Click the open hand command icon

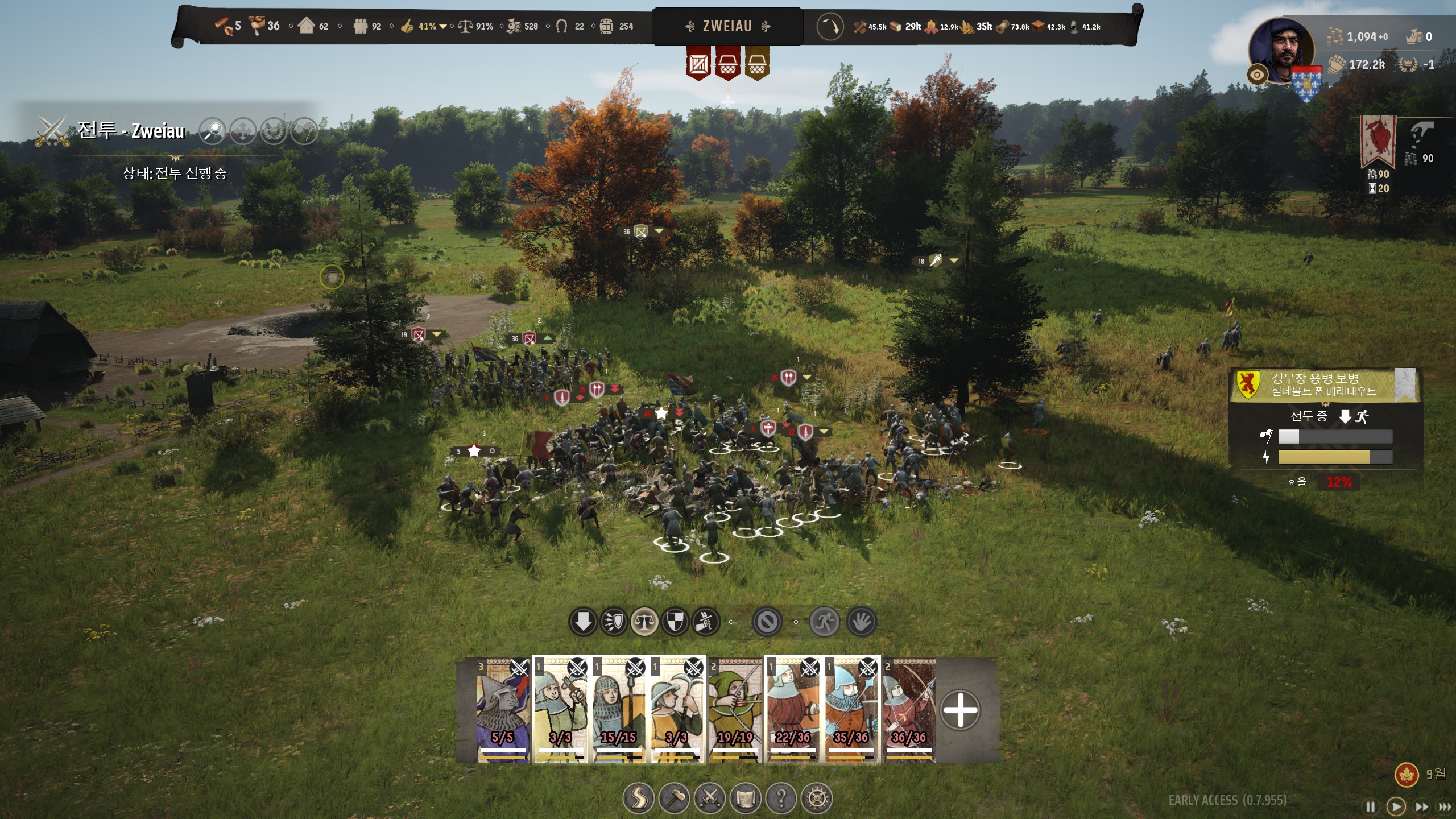pyautogui.click(x=861, y=622)
